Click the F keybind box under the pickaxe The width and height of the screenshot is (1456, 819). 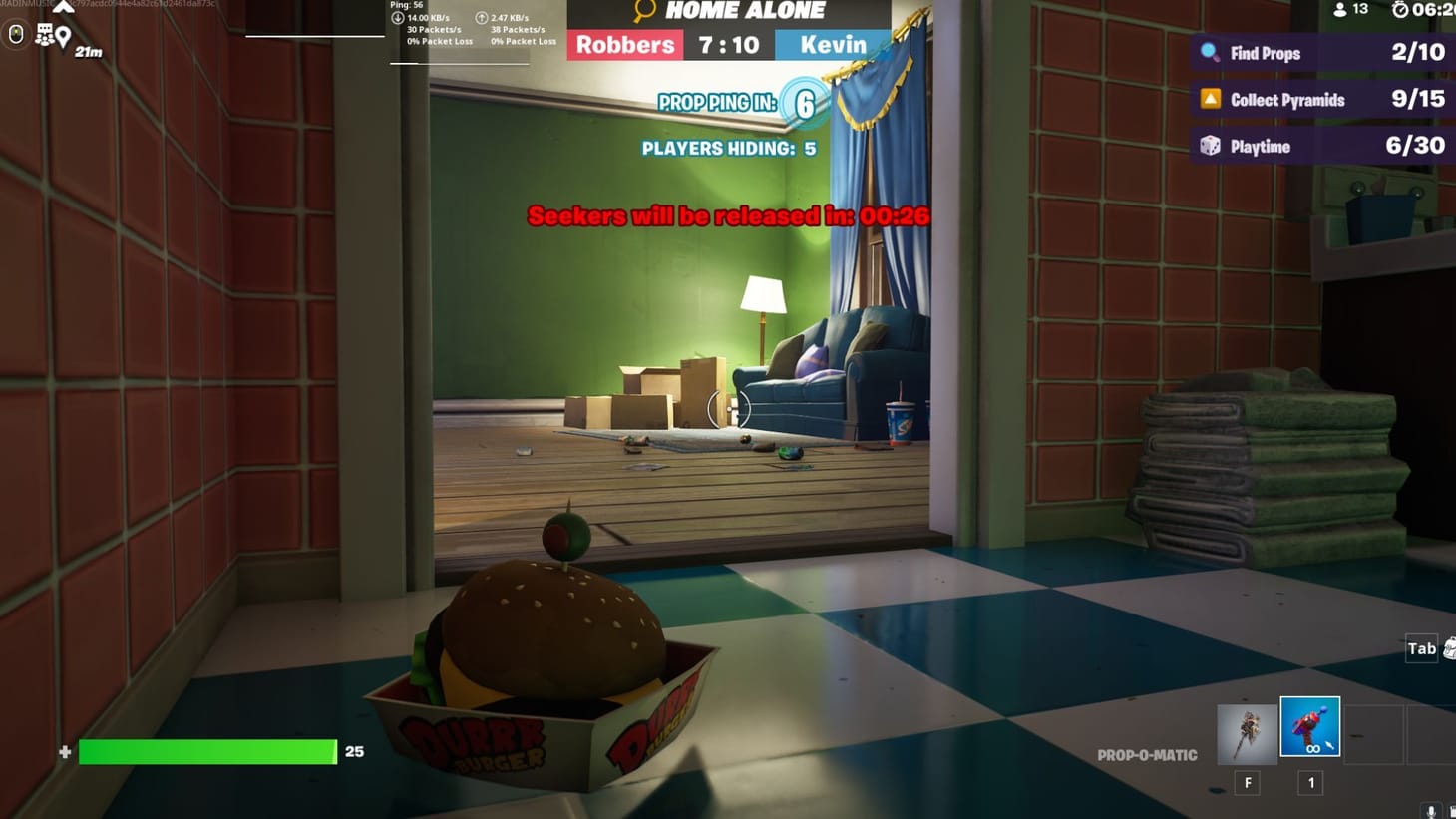1247,783
